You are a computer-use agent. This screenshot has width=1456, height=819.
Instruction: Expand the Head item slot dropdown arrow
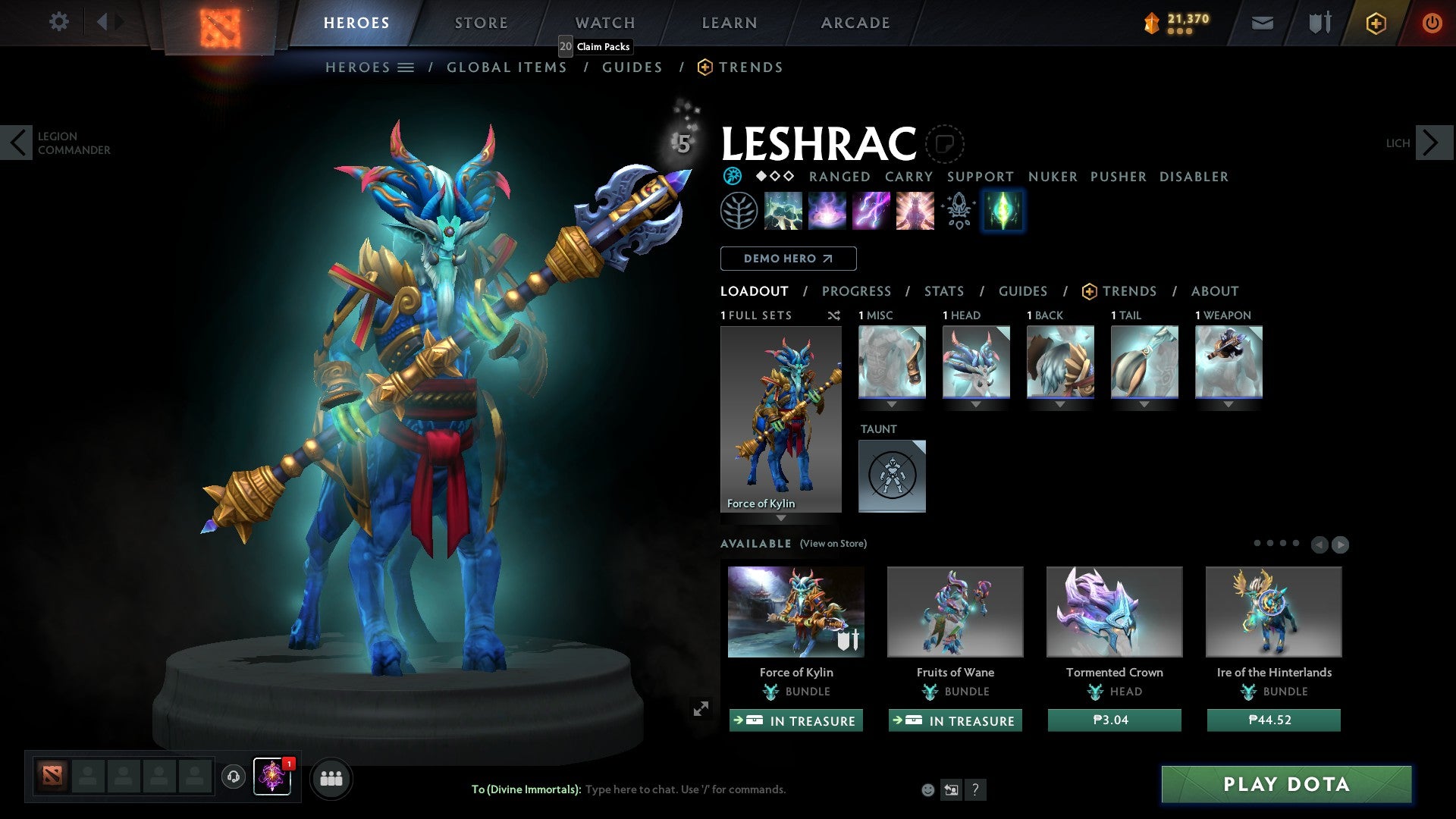tap(976, 405)
